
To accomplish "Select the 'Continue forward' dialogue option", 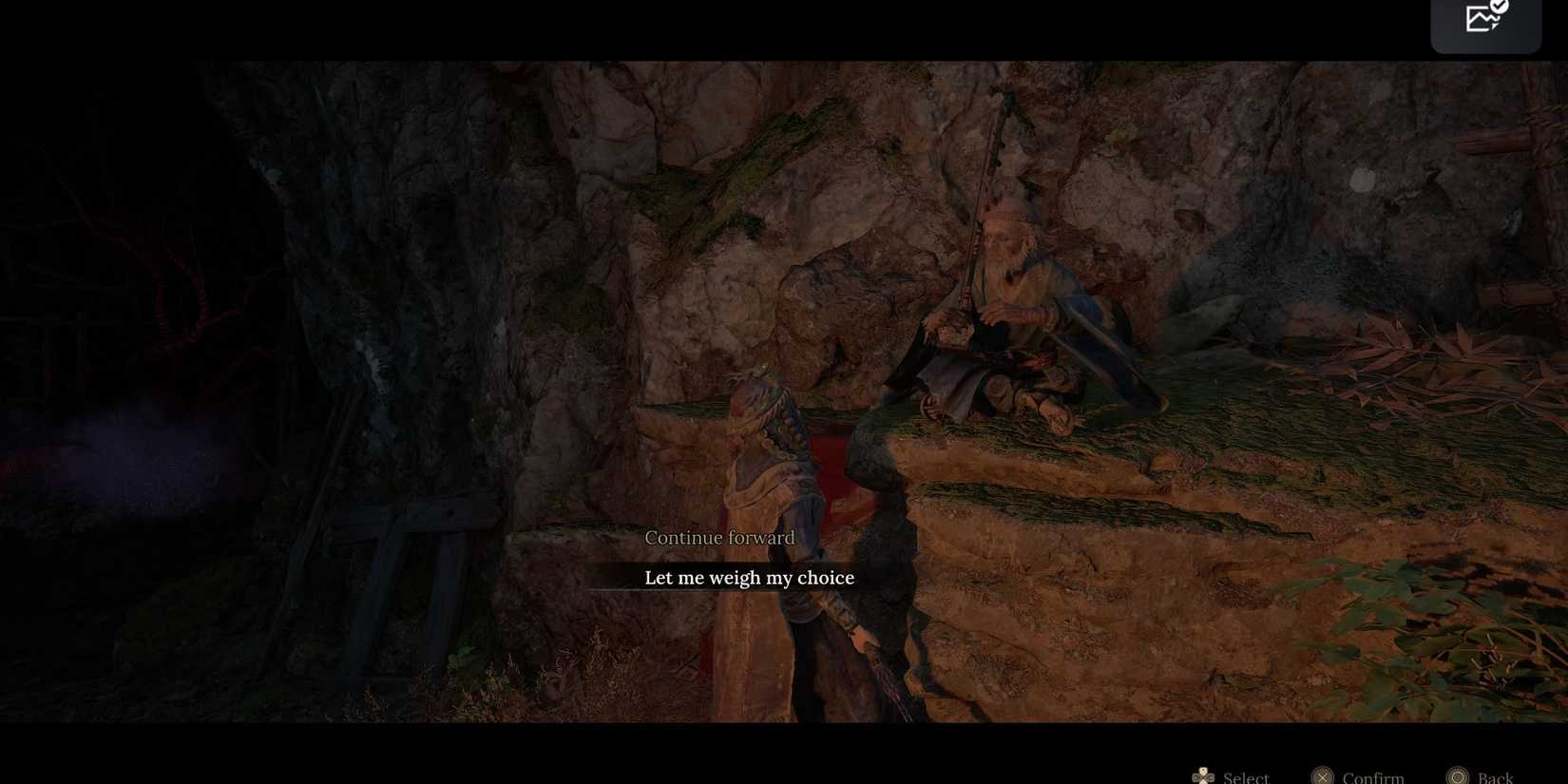I will (x=719, y=537).
